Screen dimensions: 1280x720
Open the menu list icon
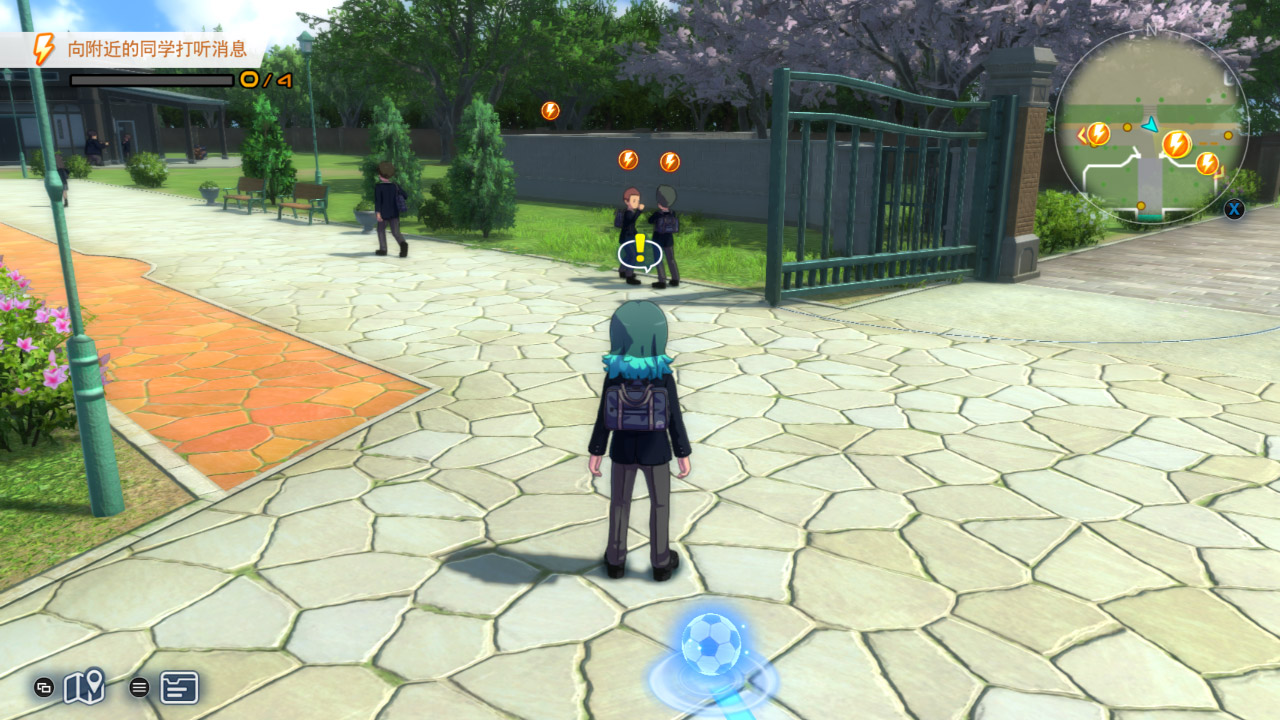179,687
